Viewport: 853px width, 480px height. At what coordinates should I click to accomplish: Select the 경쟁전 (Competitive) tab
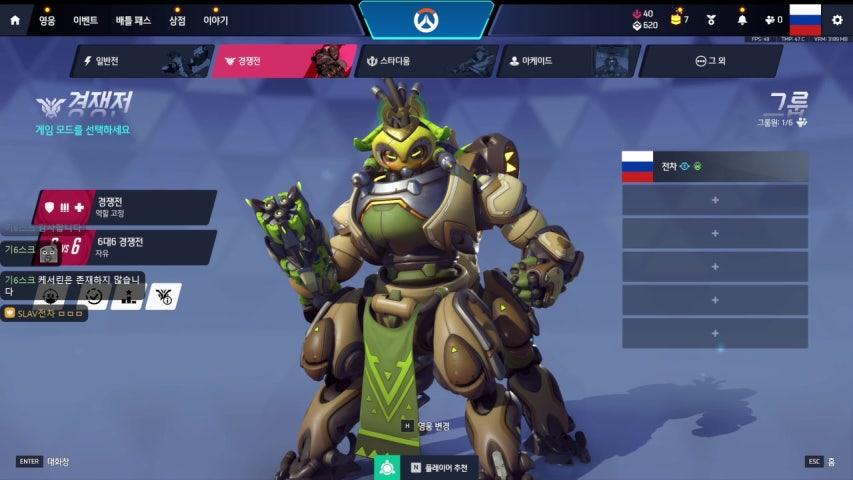pyautogui.click(x=284, y=61)
